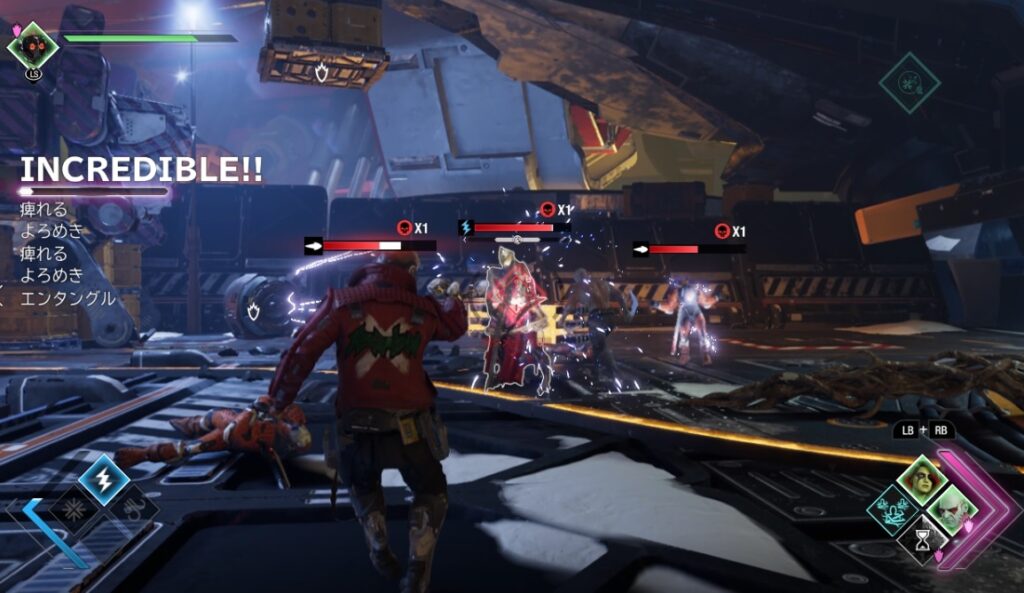This screenshot has height=593, width=1024.
Task: Select the lightning element shot icon
Action: click(102, 478)
